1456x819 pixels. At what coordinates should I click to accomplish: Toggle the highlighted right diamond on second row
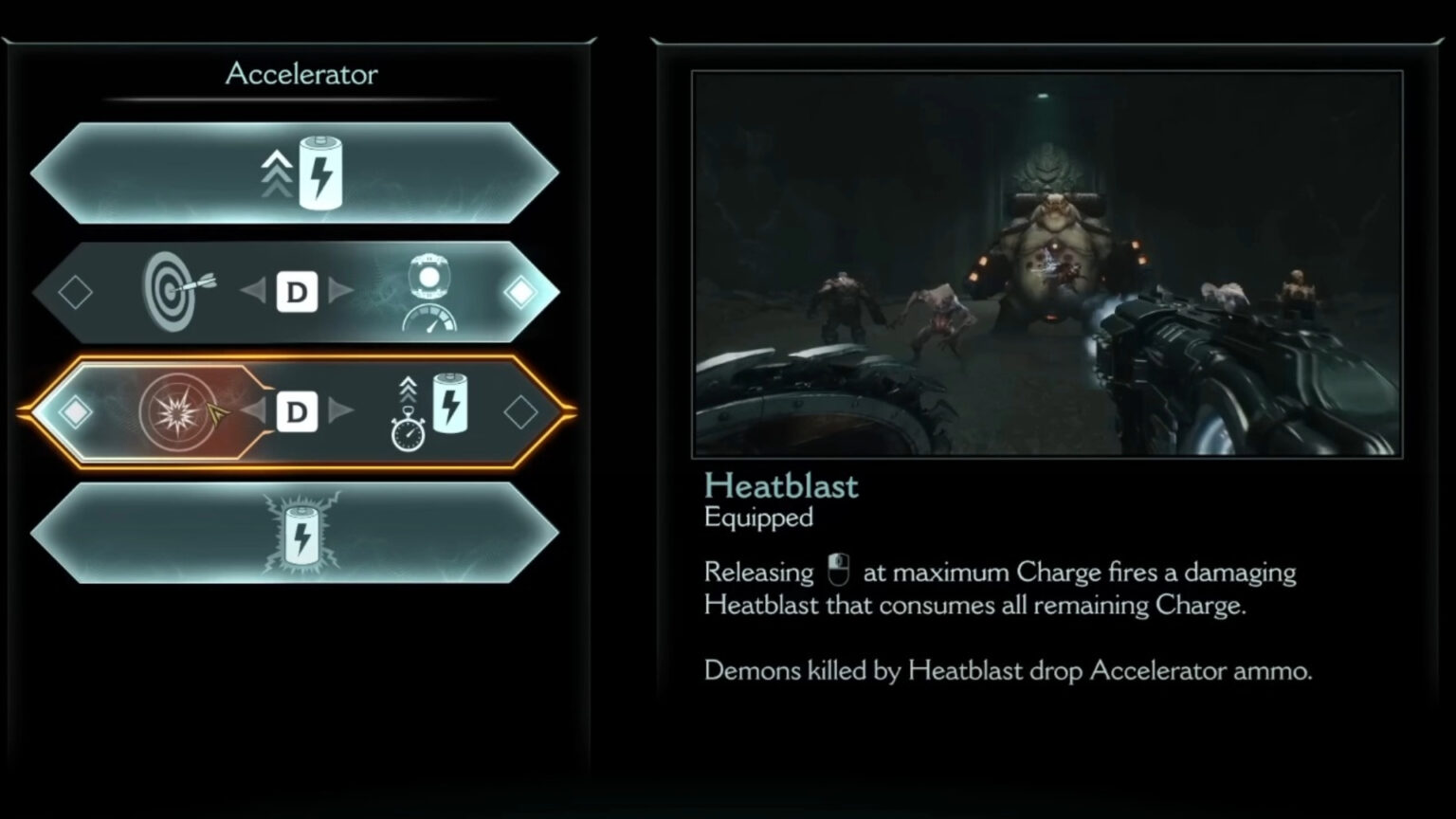(519, 292)
